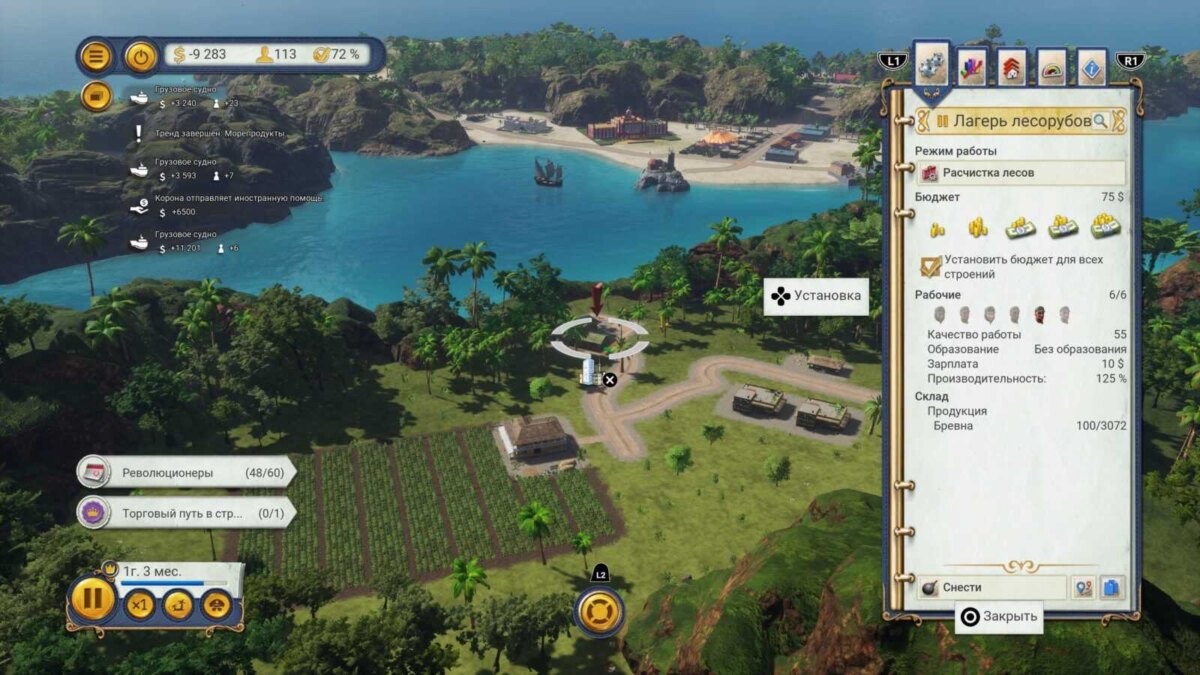The height and width of the screenshot is (675, 1200).
Task: Change work mode Расчистка лесов
Action: 1020,173
